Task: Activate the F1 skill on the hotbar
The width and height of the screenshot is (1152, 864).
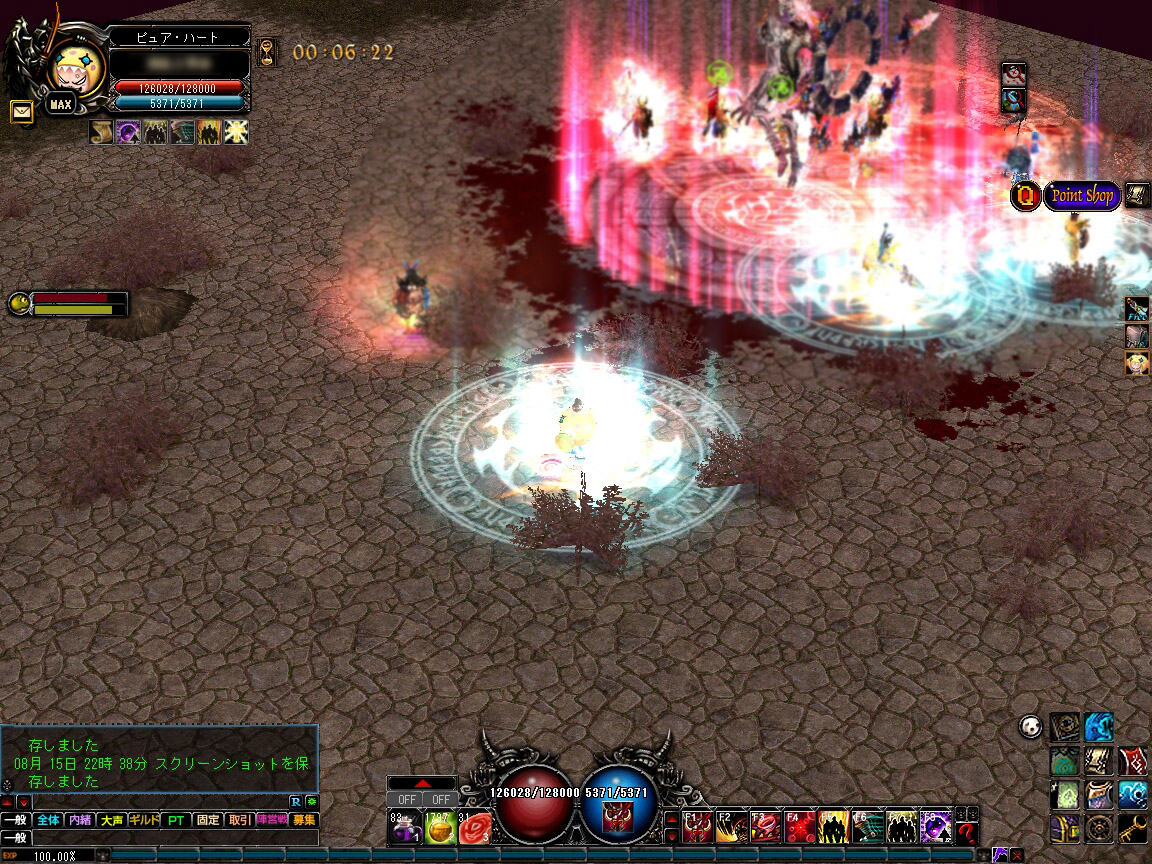Action: click(x=698, y=827)
